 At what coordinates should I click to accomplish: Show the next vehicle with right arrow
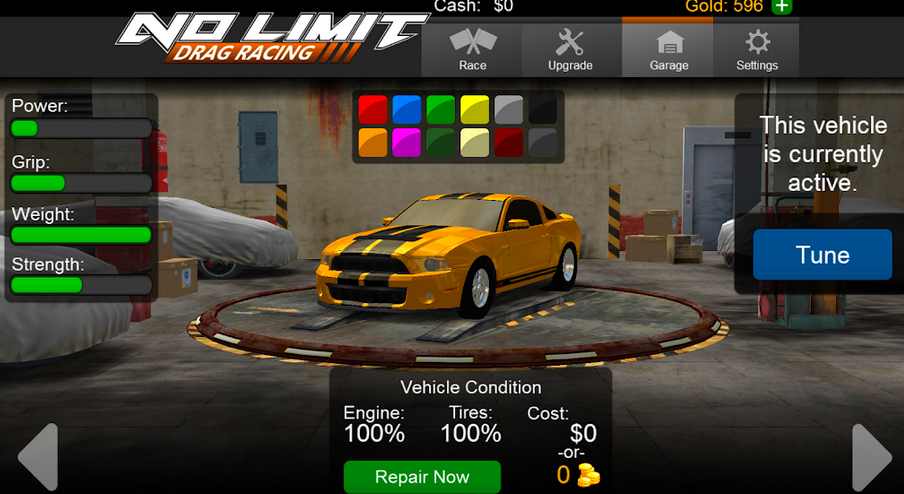pyautogui.click(x=870, y=456)
